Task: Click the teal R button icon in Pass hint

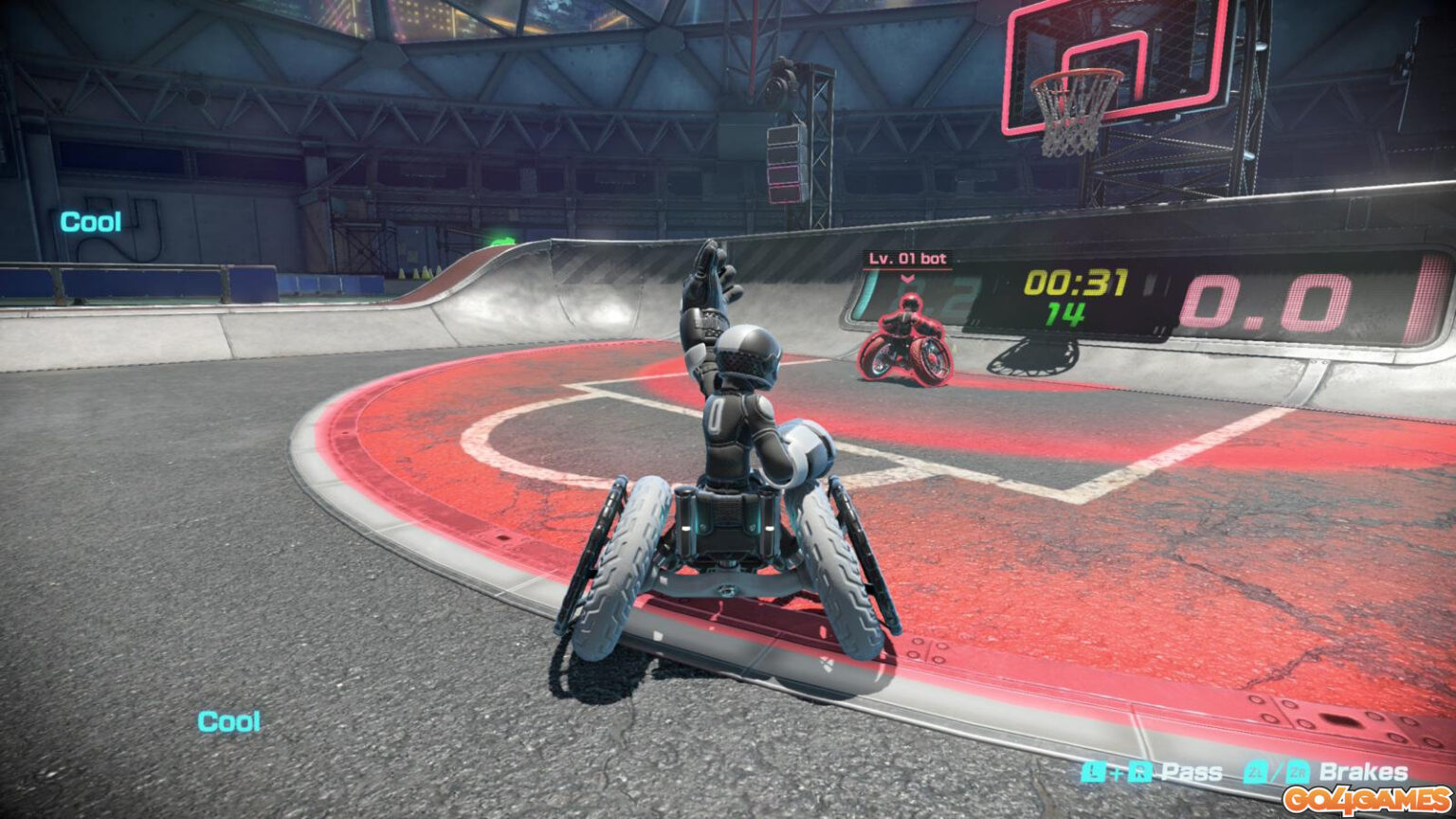Action: coord(1140,773)
